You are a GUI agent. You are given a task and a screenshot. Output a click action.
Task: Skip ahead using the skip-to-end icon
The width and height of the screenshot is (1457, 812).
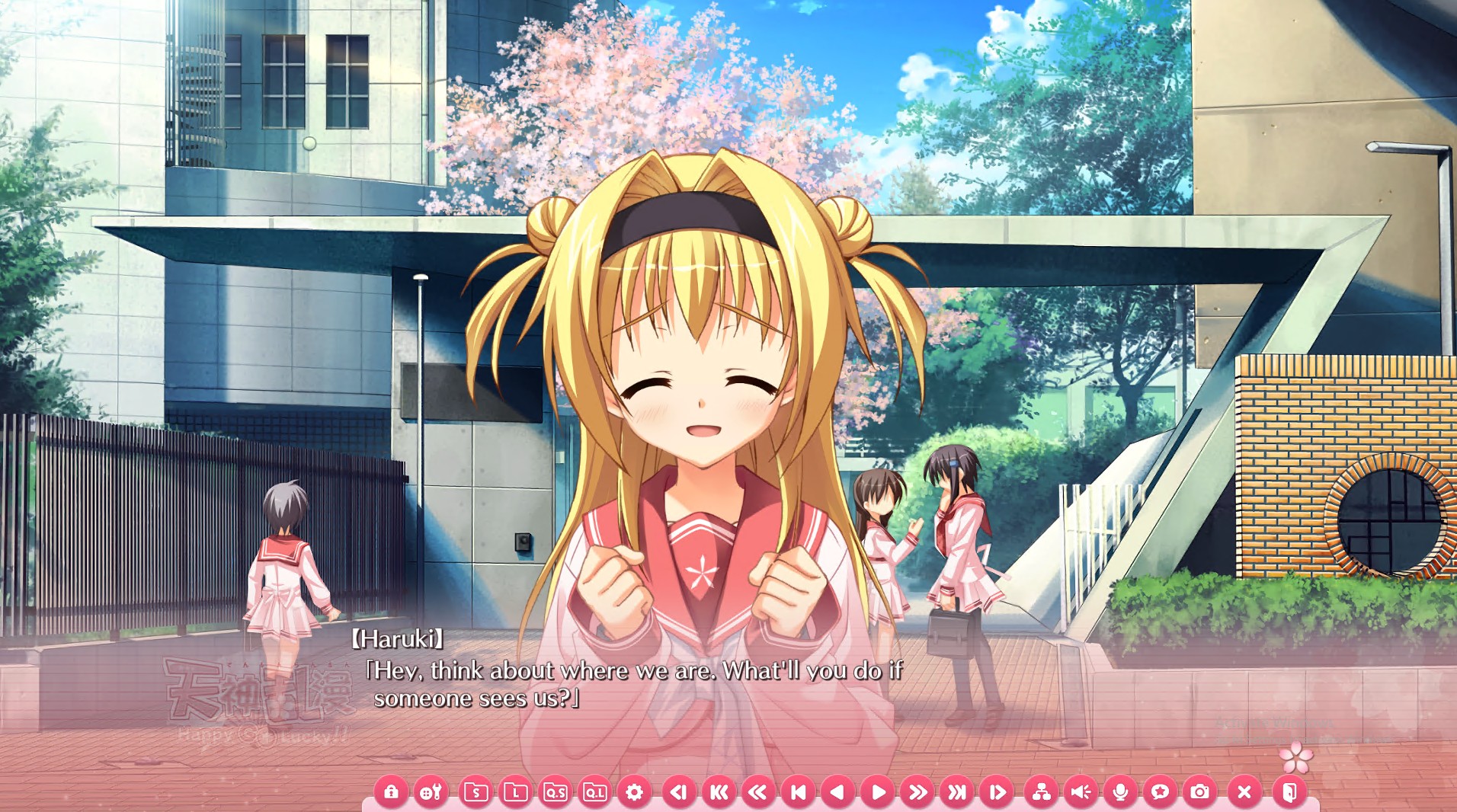959,792
